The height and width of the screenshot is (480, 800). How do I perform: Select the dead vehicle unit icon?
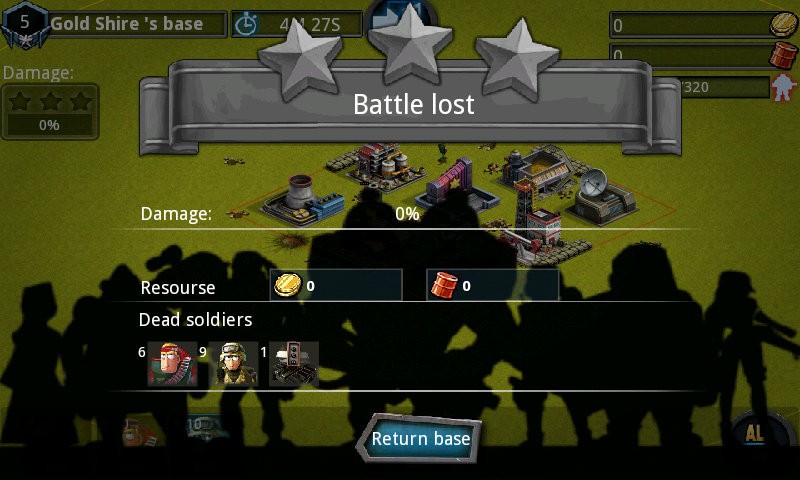point(294,364)
